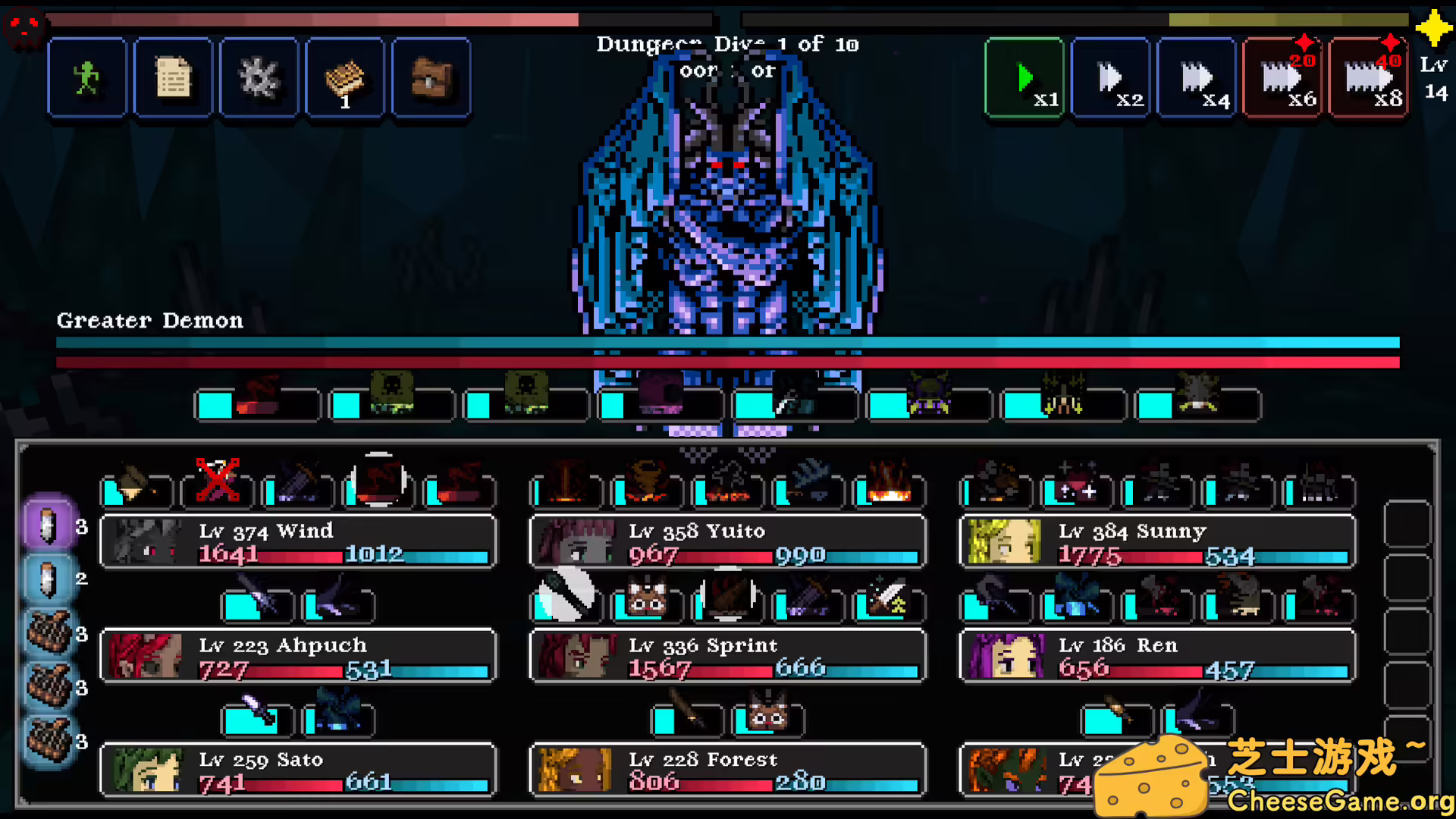Switch to x4 game speed
The width and height of the screenshot is (1456, 819).
pos(1197,77)
